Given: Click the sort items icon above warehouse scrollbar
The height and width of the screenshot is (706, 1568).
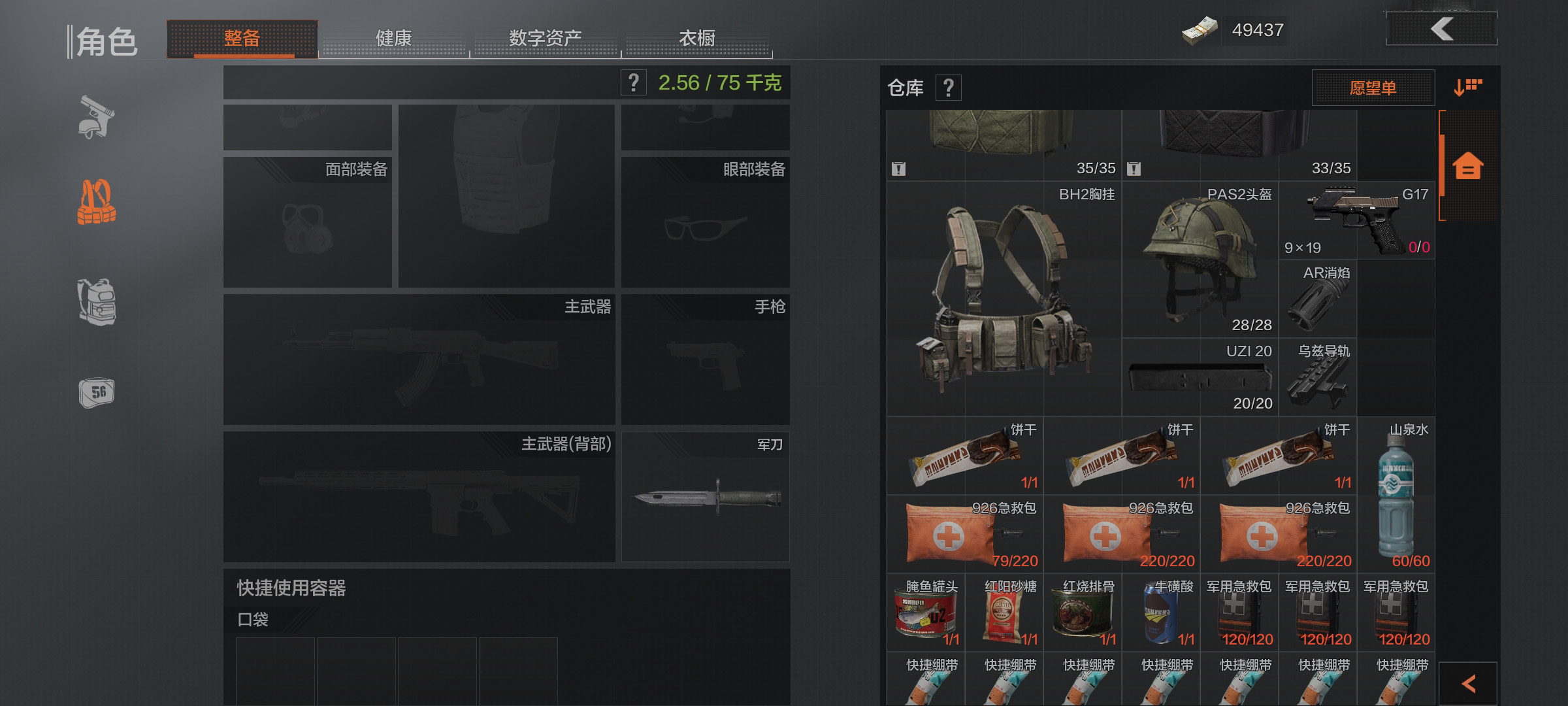Looking at the screenshot, I should (1467, 85).
